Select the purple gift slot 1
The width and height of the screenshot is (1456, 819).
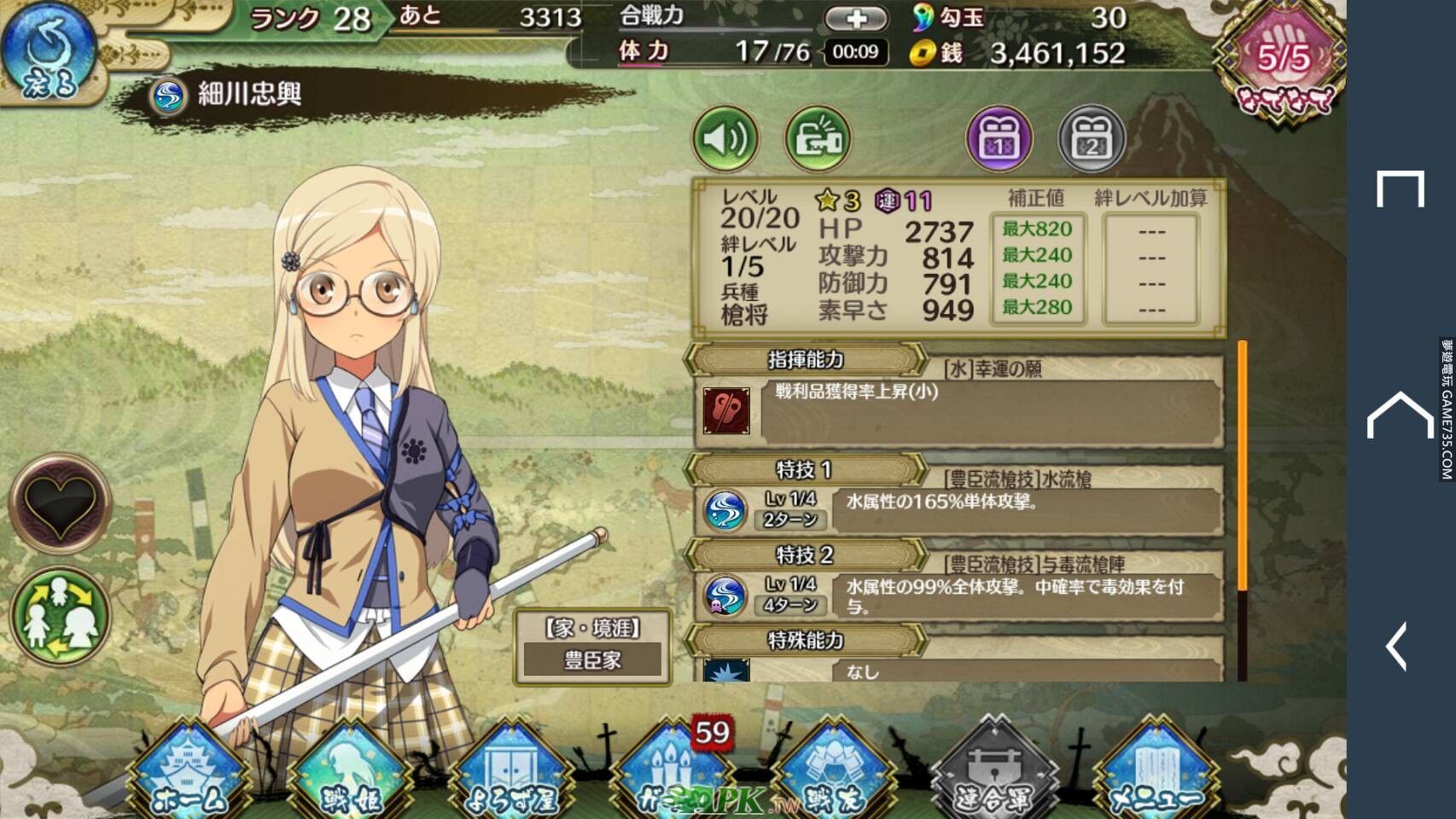(999, 139)
